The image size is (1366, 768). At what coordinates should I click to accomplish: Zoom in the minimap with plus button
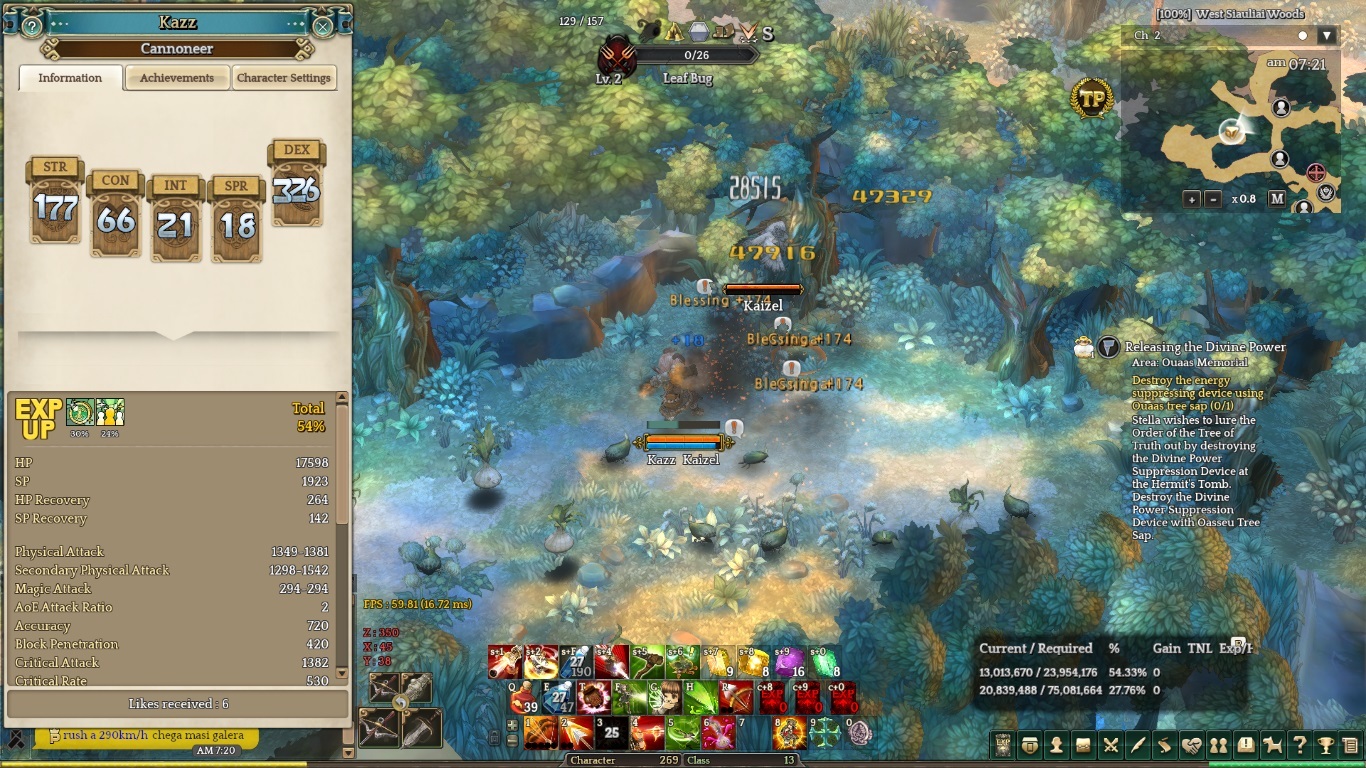point(1192,199)
